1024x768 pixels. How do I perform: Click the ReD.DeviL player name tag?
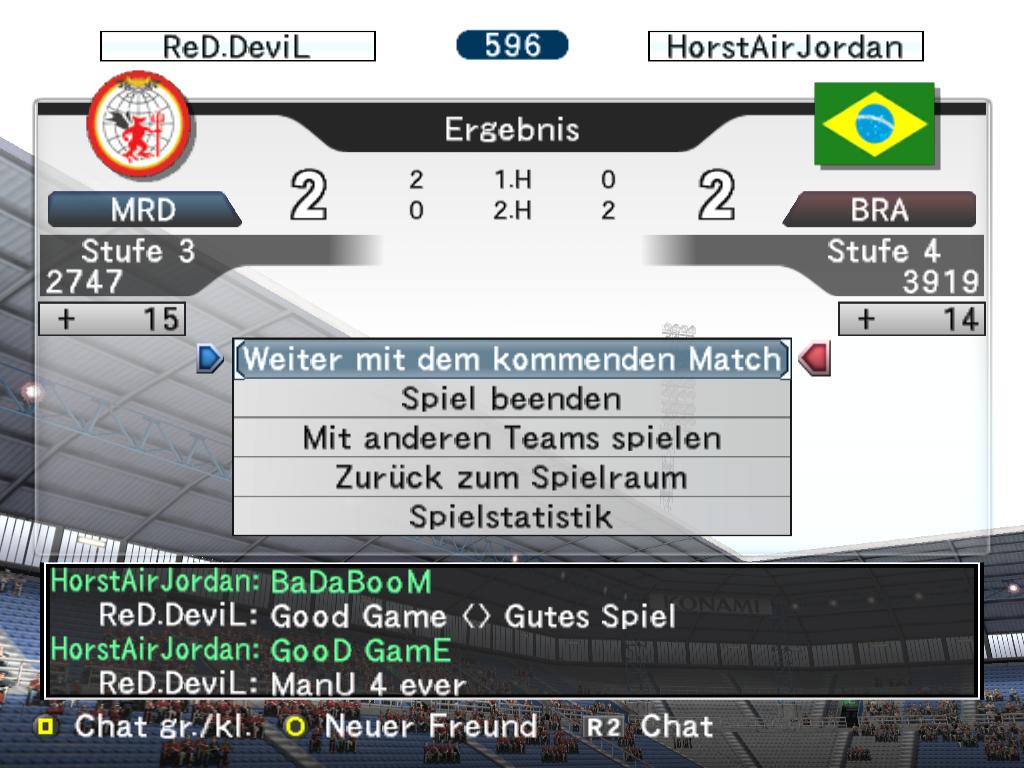238,47
